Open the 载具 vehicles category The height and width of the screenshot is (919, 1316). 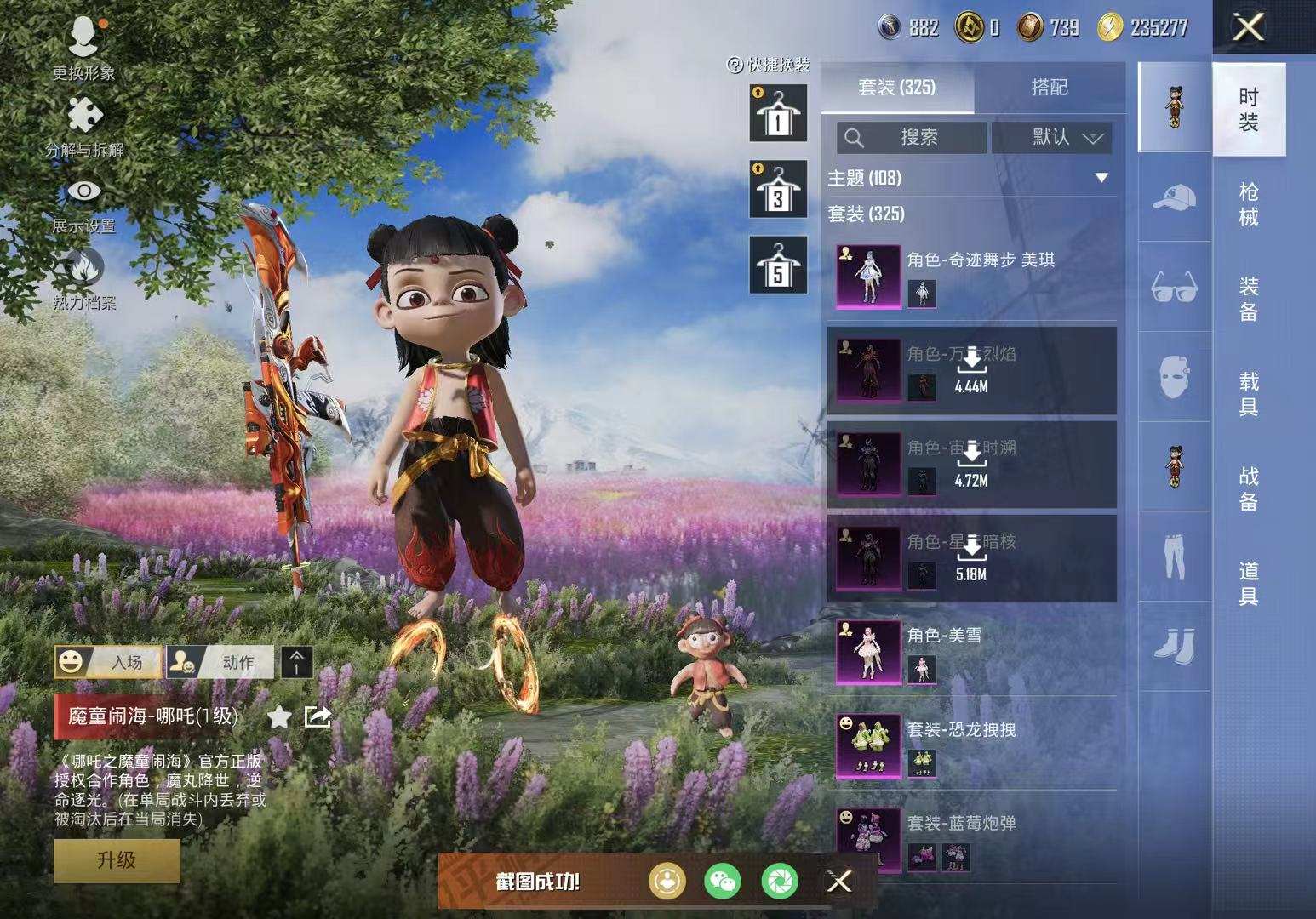(1248, 393)
